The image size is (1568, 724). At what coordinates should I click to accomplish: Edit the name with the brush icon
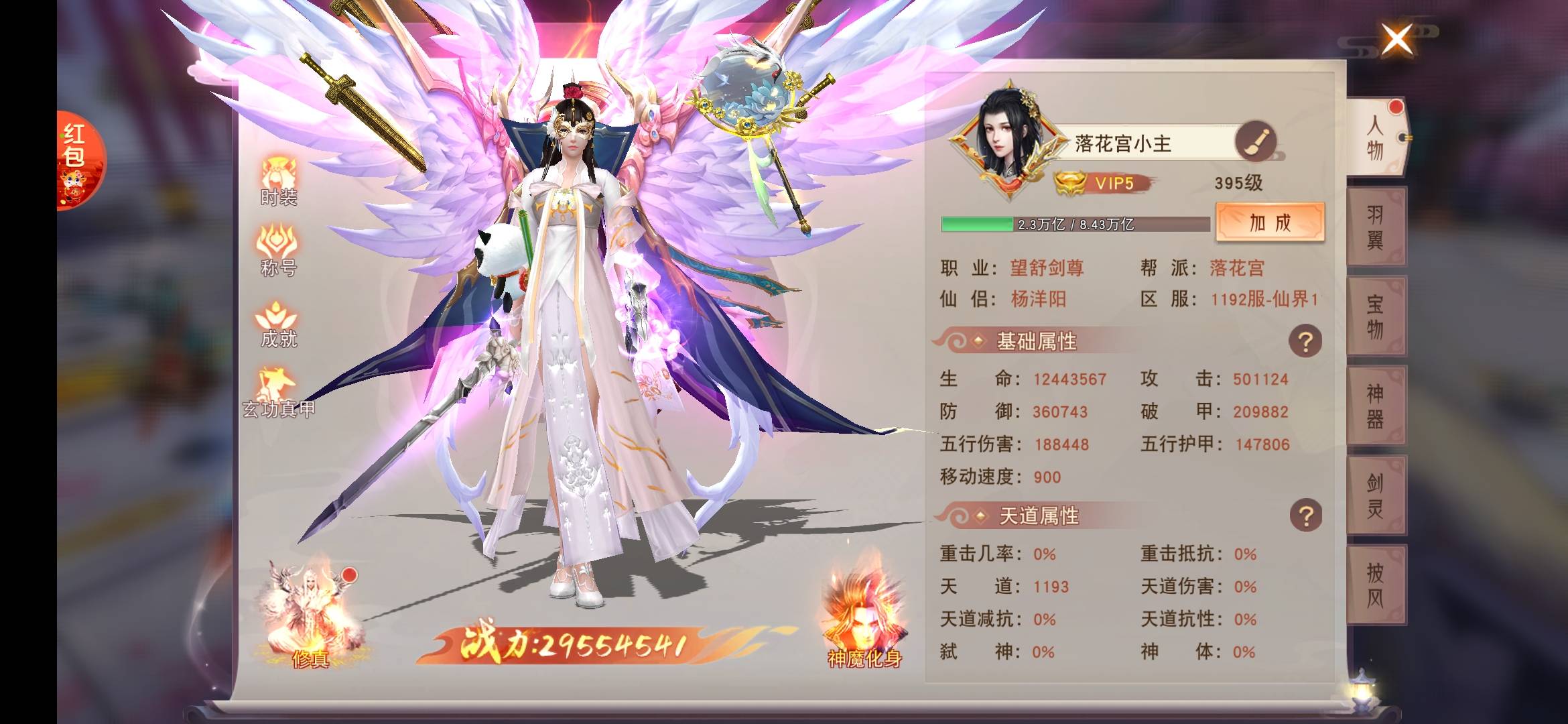tap(1255, 141)
